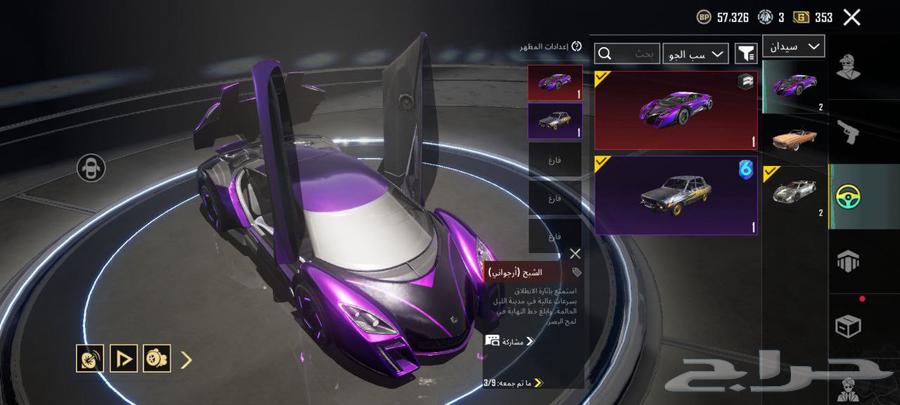The width and height of the screenshot is (900, 405).
Task: Click the filter funnel icon
Action: click(x=746, y=53)
